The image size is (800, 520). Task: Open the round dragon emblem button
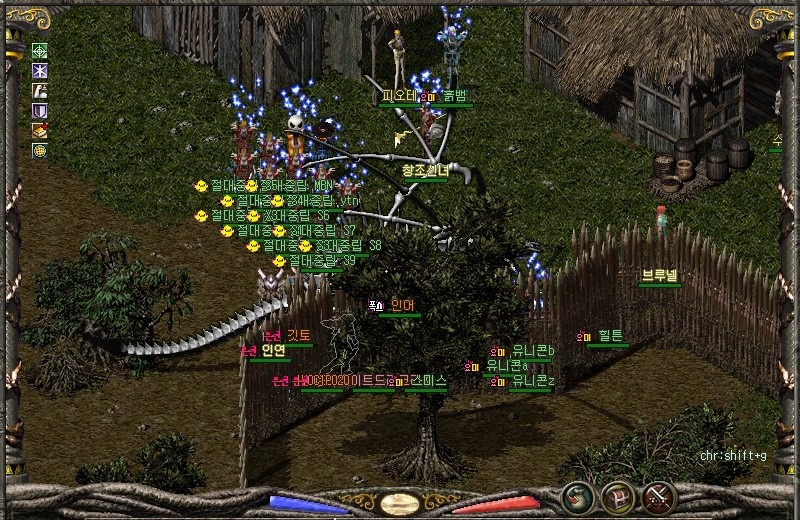coord(577,497)
